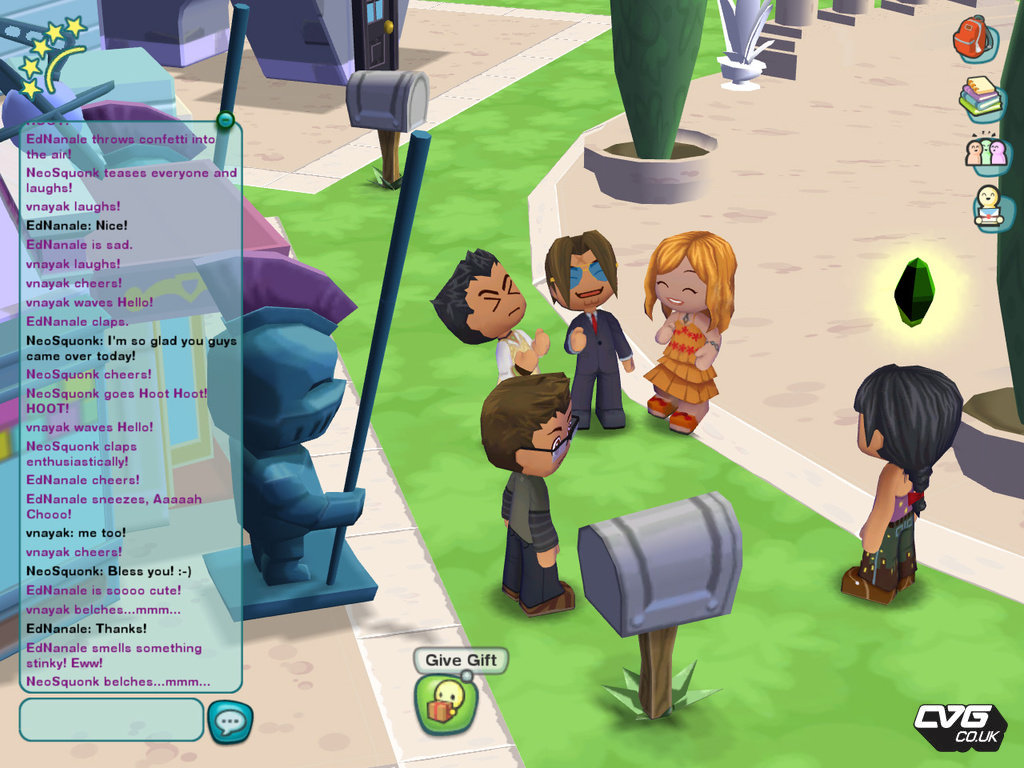
Task: Open the character holding envelope icon
Action: (988, 207)
